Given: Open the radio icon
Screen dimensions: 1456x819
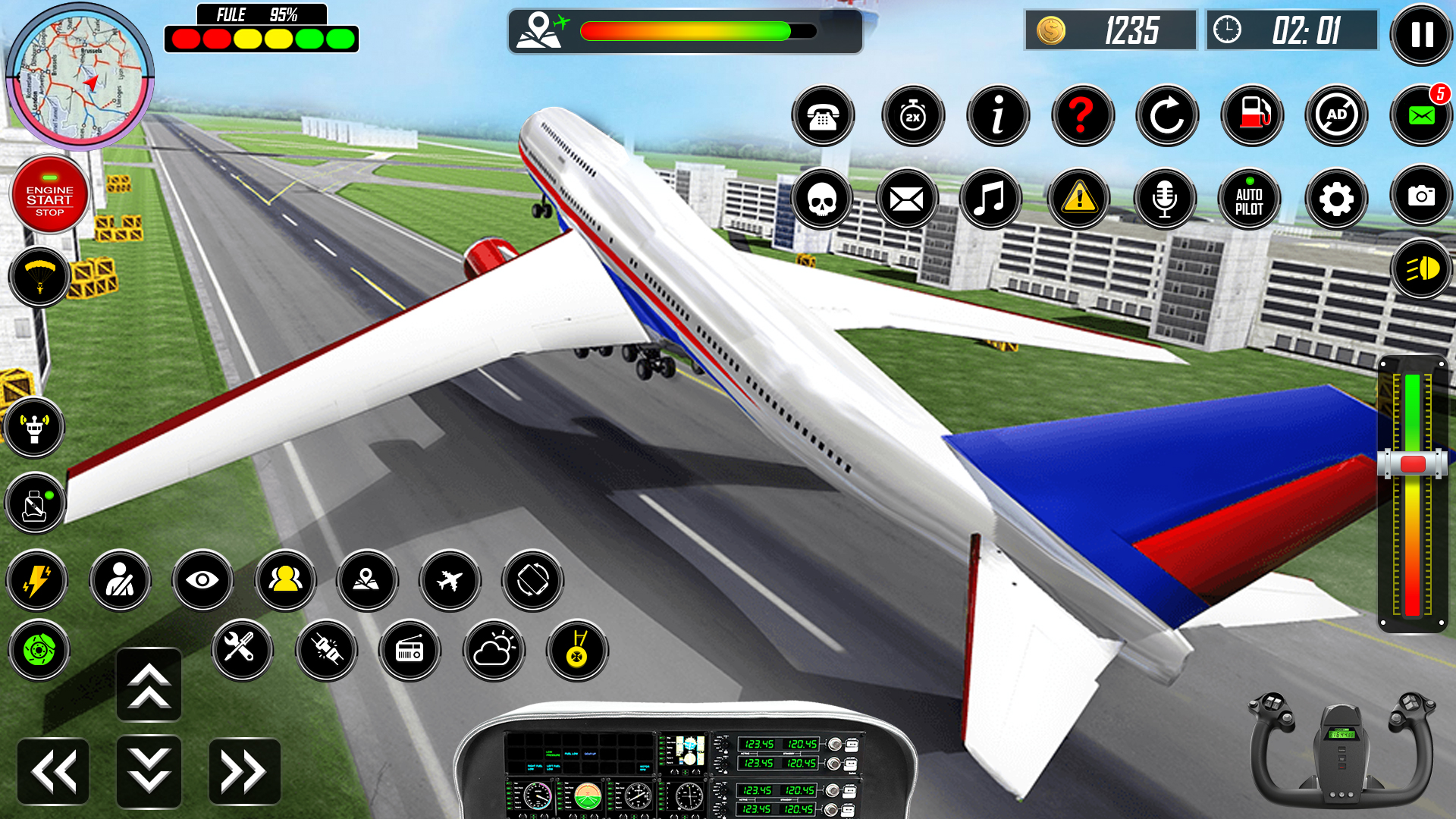Looking at the screenshot, I should [410, 651].
